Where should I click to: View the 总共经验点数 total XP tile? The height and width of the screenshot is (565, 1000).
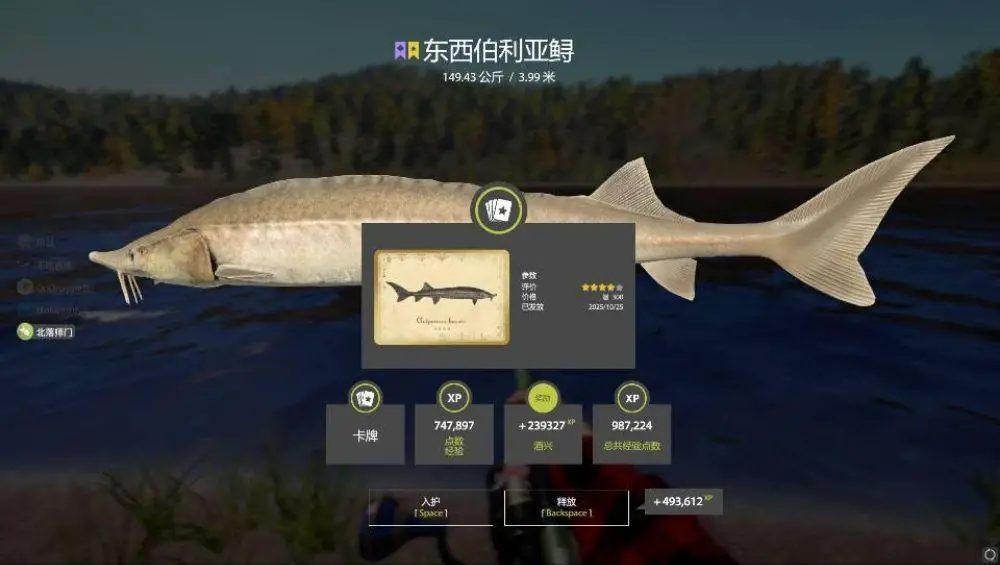[x=632, y=434]
